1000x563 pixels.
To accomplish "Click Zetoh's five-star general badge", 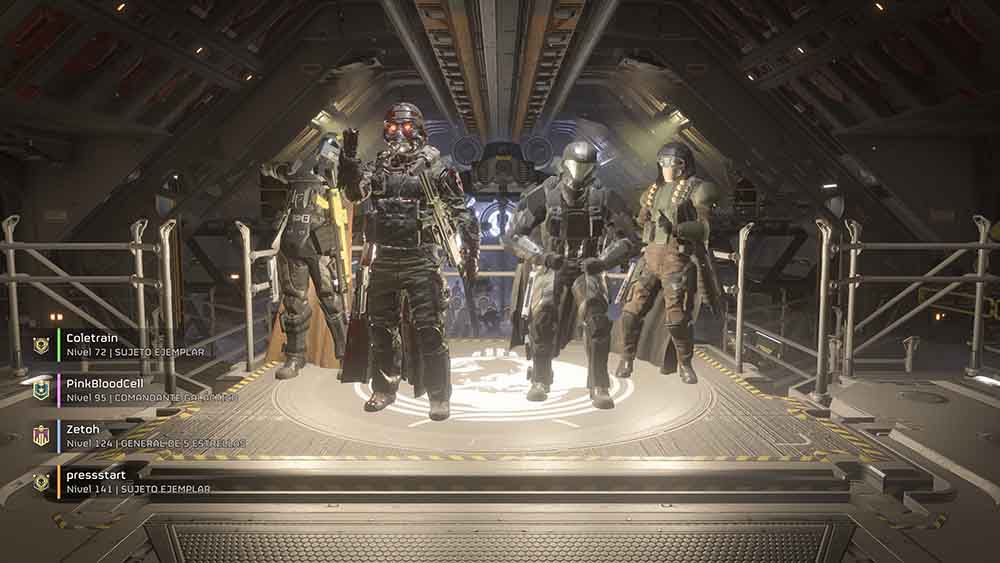I will click(41, 435).
